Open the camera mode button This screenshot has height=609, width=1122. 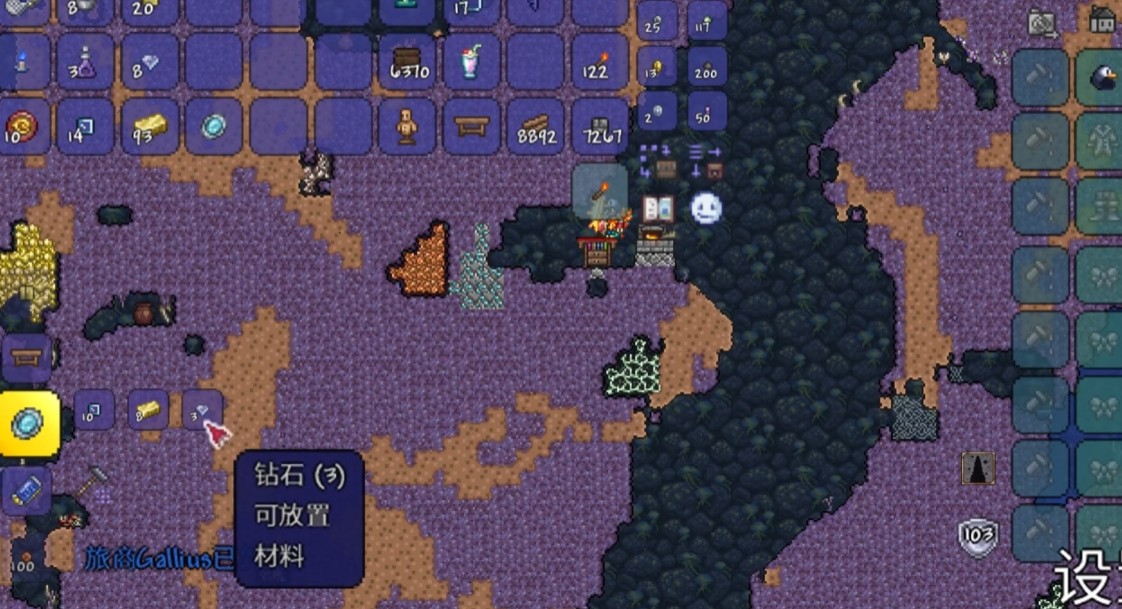click(1042, 23)
